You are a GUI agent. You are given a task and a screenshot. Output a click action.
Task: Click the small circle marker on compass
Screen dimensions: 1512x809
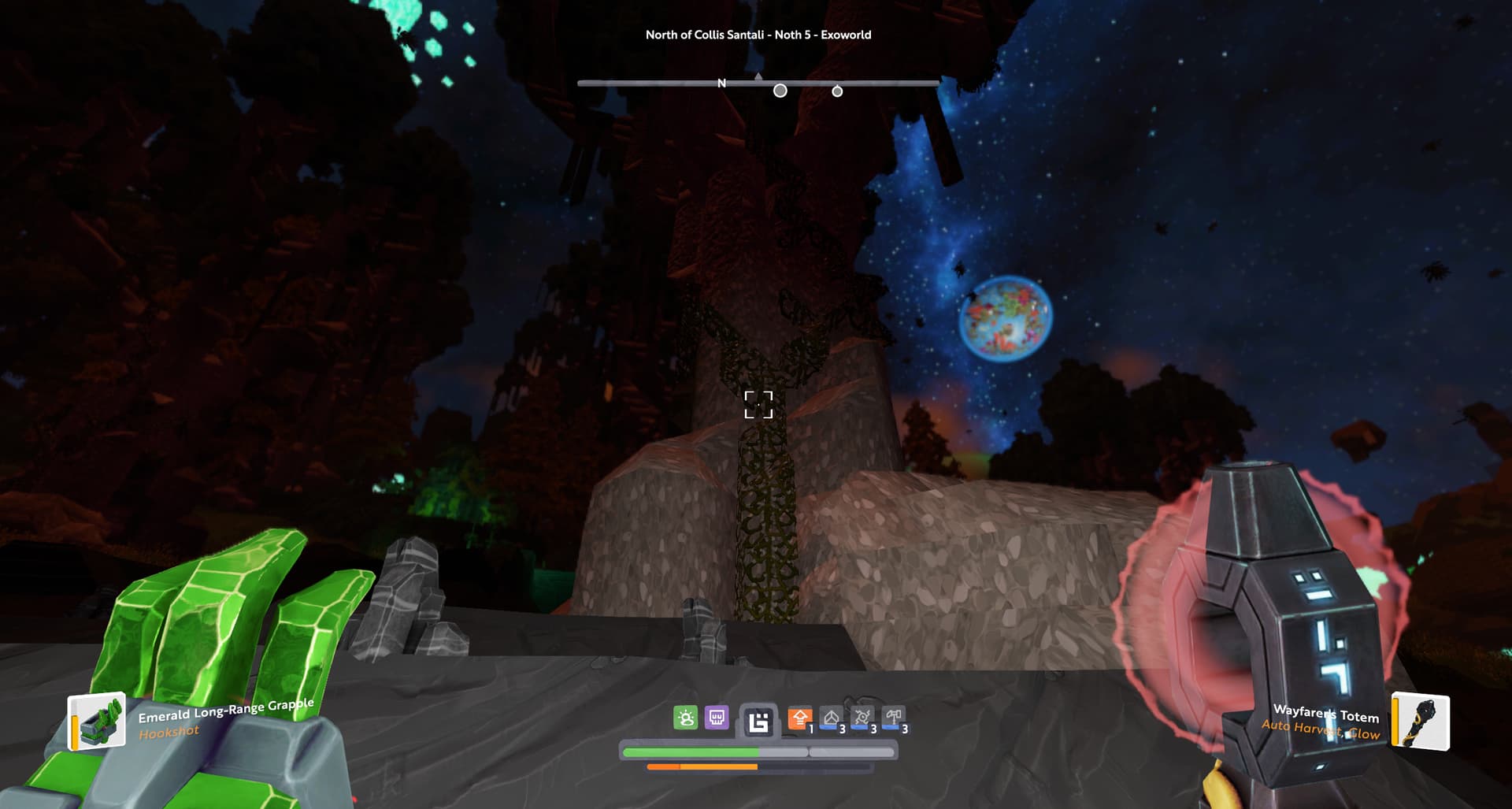point(837,92)
